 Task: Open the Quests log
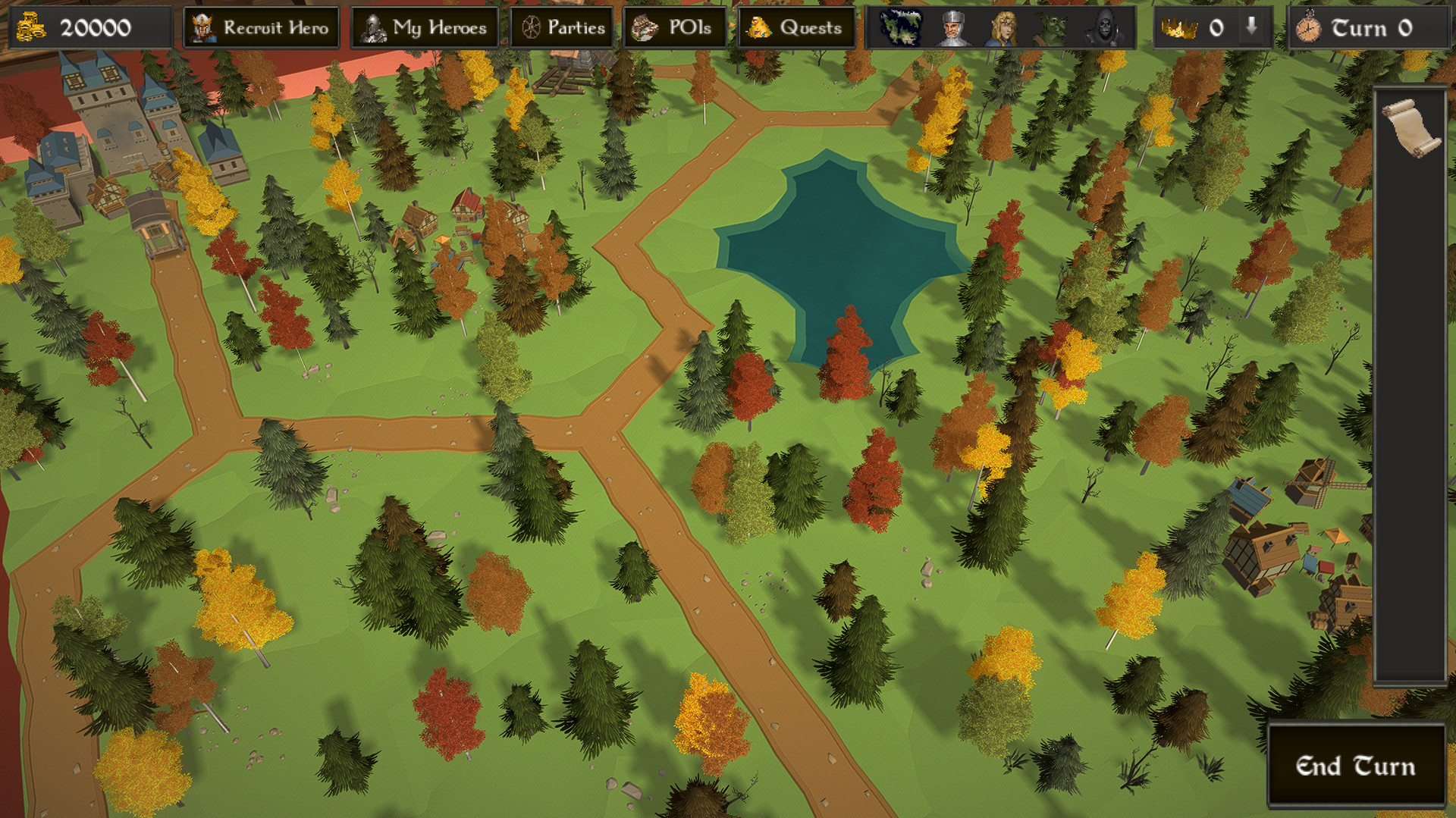(x=795, y=28)
